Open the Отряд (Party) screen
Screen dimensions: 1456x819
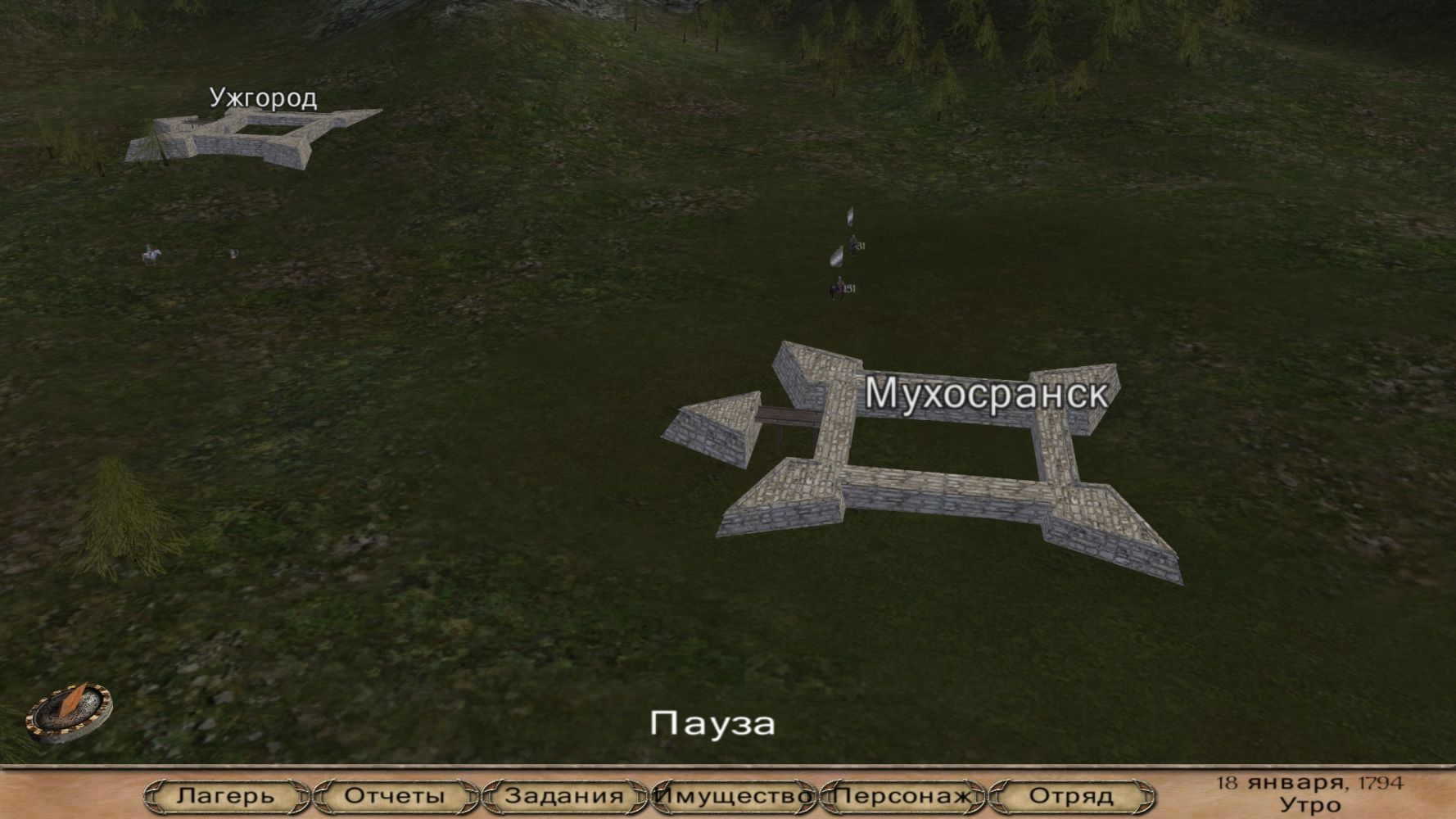click(x=1071, y=795)
